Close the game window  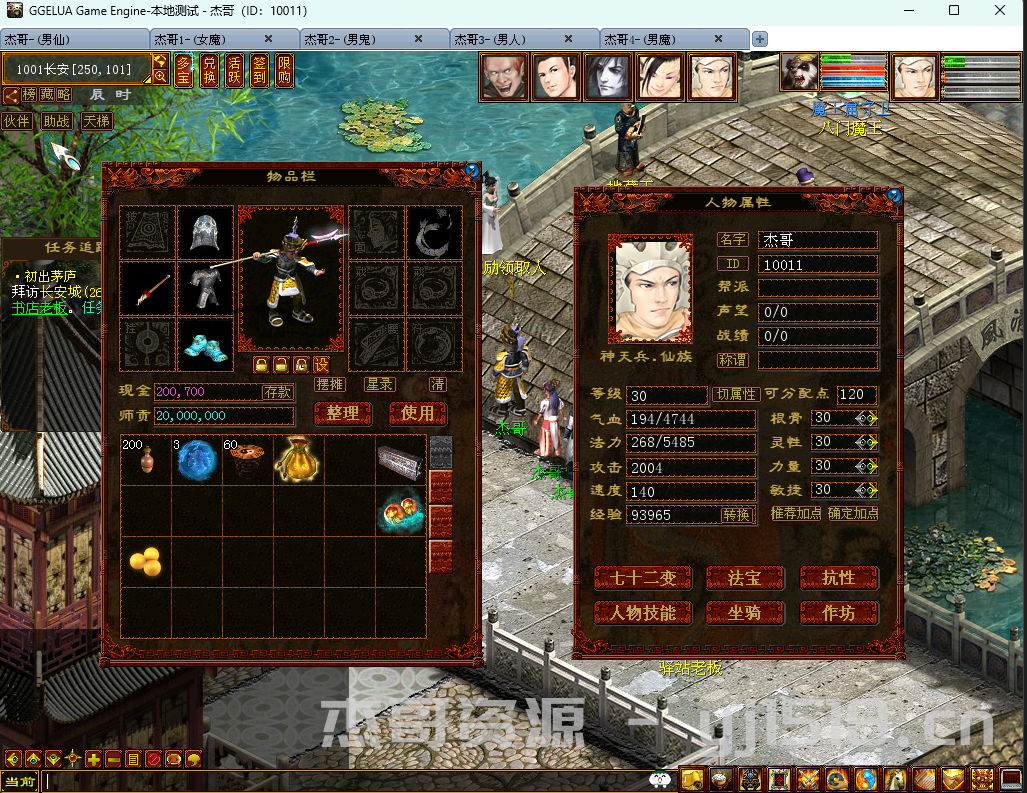coord(1000,10)
